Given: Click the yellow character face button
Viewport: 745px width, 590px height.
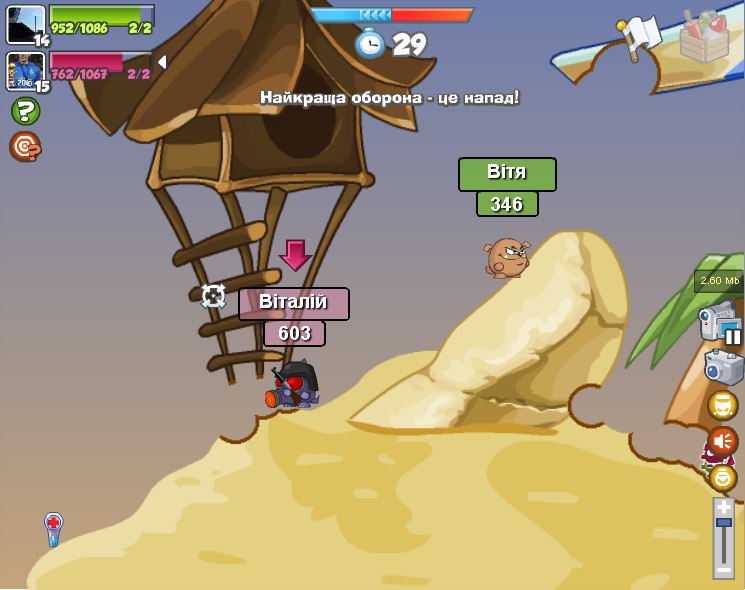Looking at the screenshot, I should click(722, 405).
